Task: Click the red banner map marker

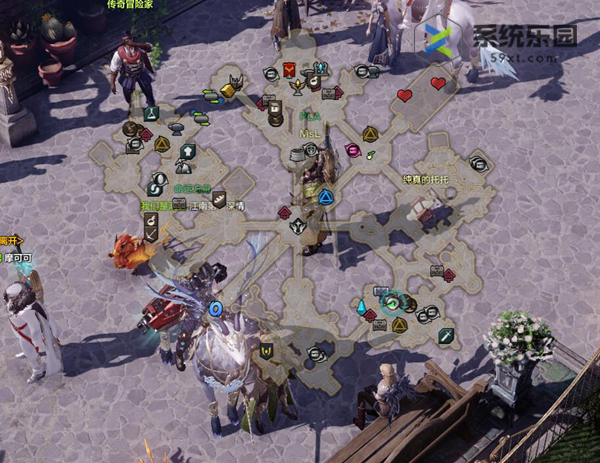Action: pos(288,69)
